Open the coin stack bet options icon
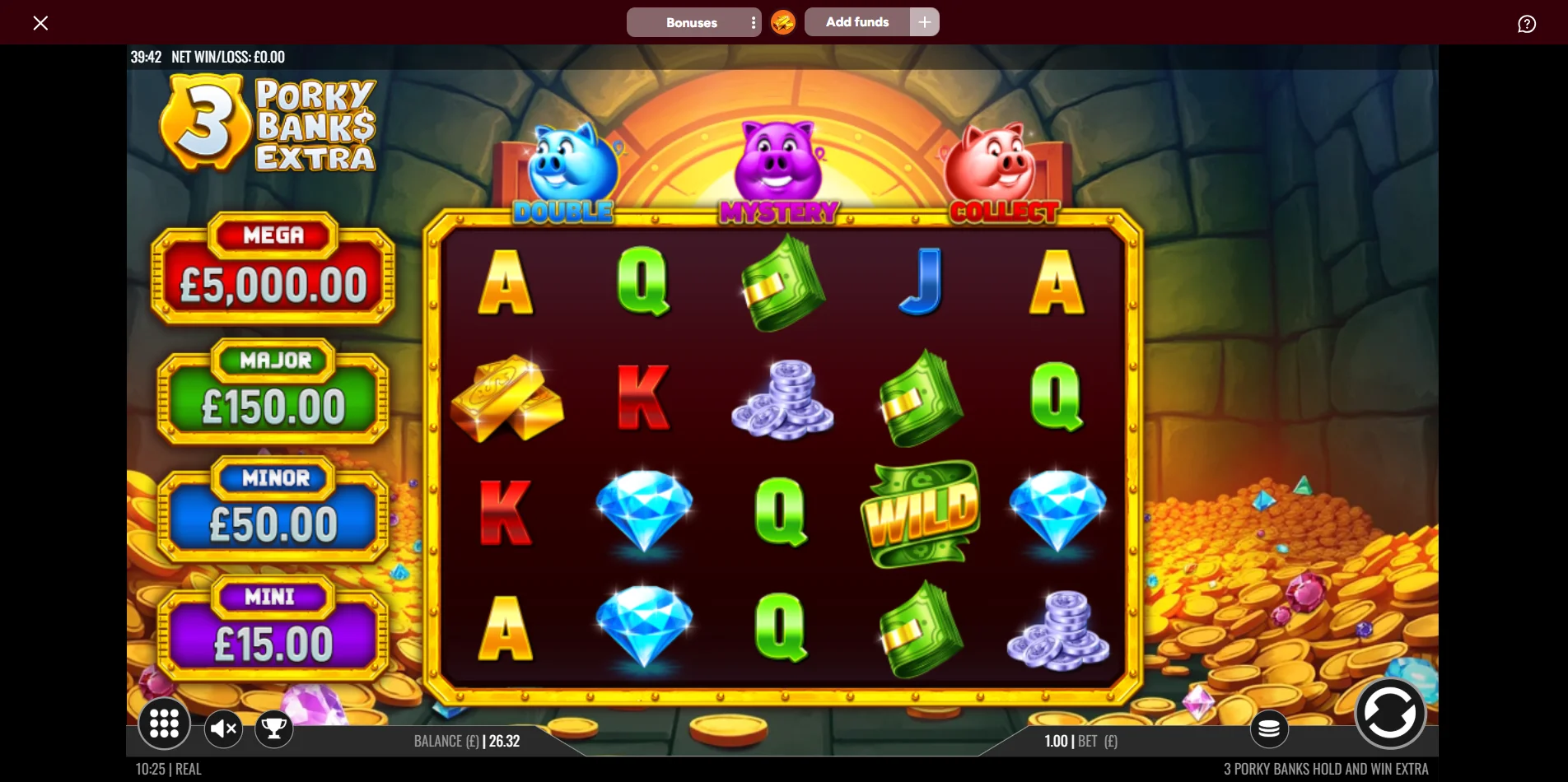Viewport: 1568px width, 782px height. pos(1269,728)
